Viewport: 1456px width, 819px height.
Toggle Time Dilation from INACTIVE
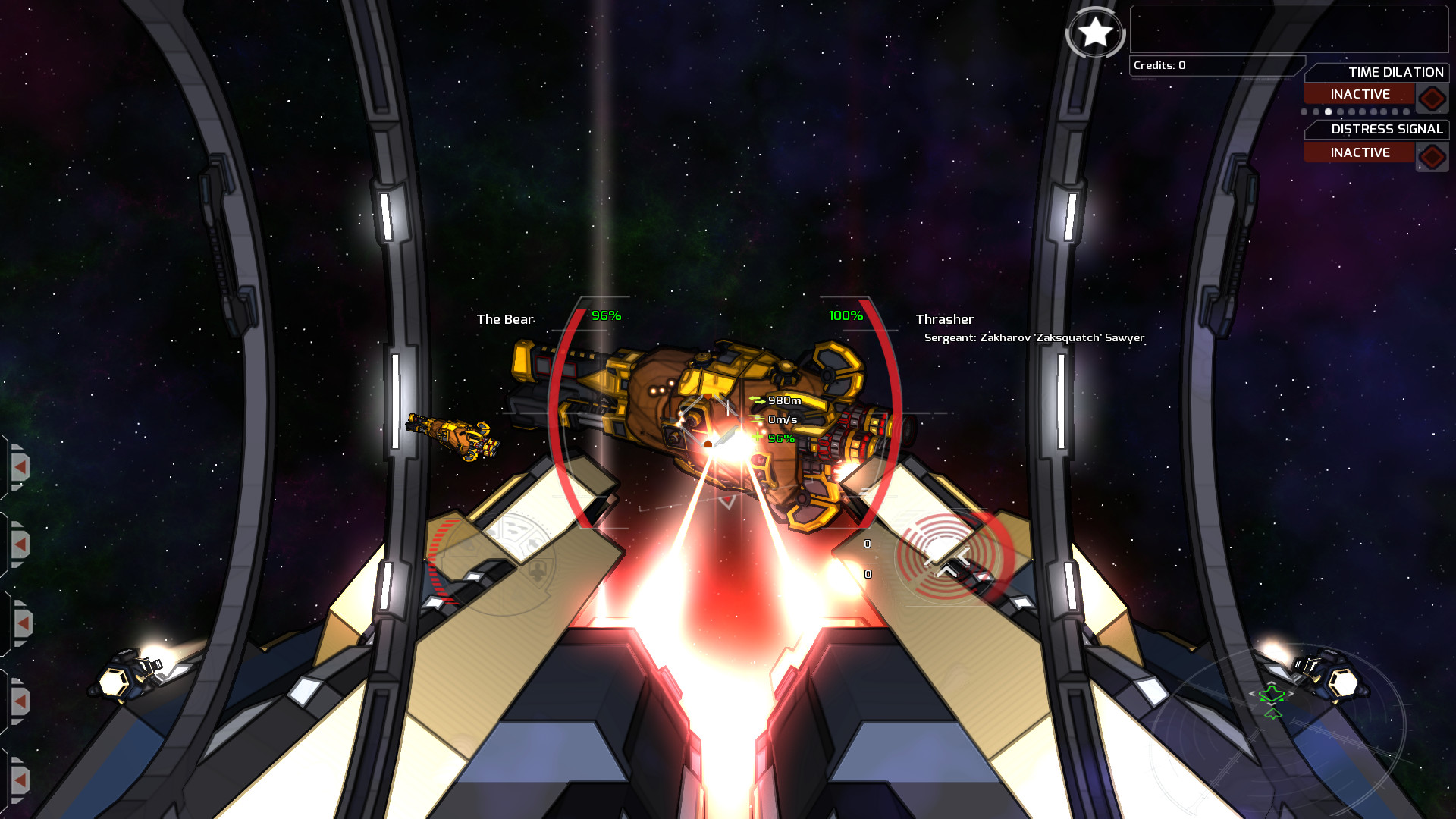(x=1360, y=93)
